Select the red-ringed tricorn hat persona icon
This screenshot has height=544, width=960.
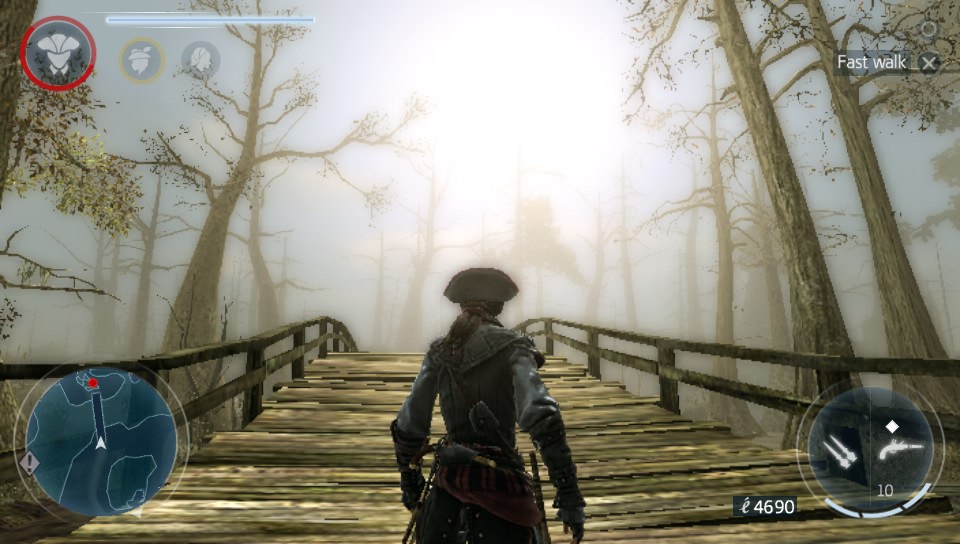(59, 53)
